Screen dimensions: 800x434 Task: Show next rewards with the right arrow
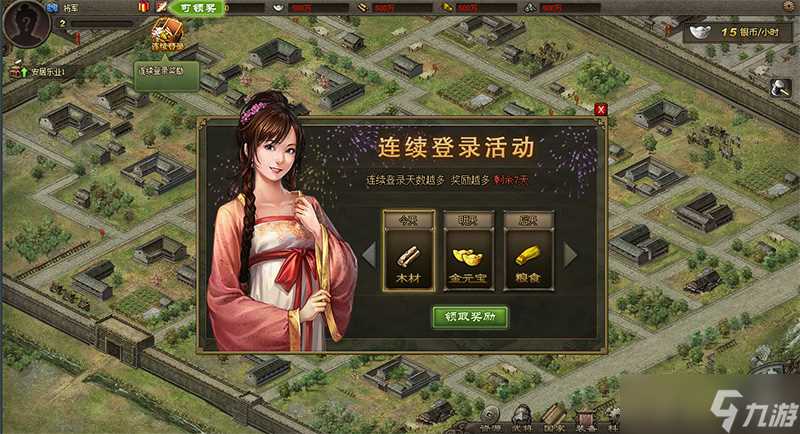(571, 255)
